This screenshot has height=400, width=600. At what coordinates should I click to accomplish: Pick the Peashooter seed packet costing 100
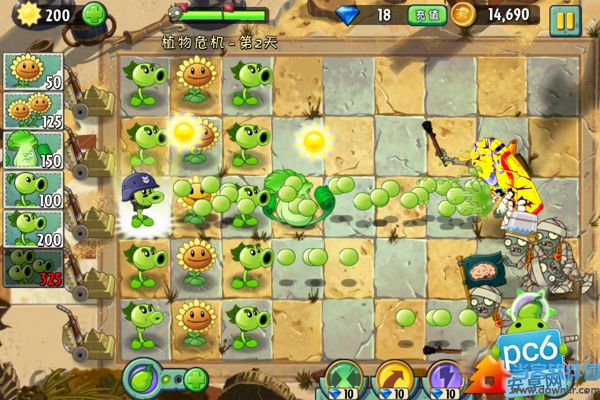tap(34, 188)
